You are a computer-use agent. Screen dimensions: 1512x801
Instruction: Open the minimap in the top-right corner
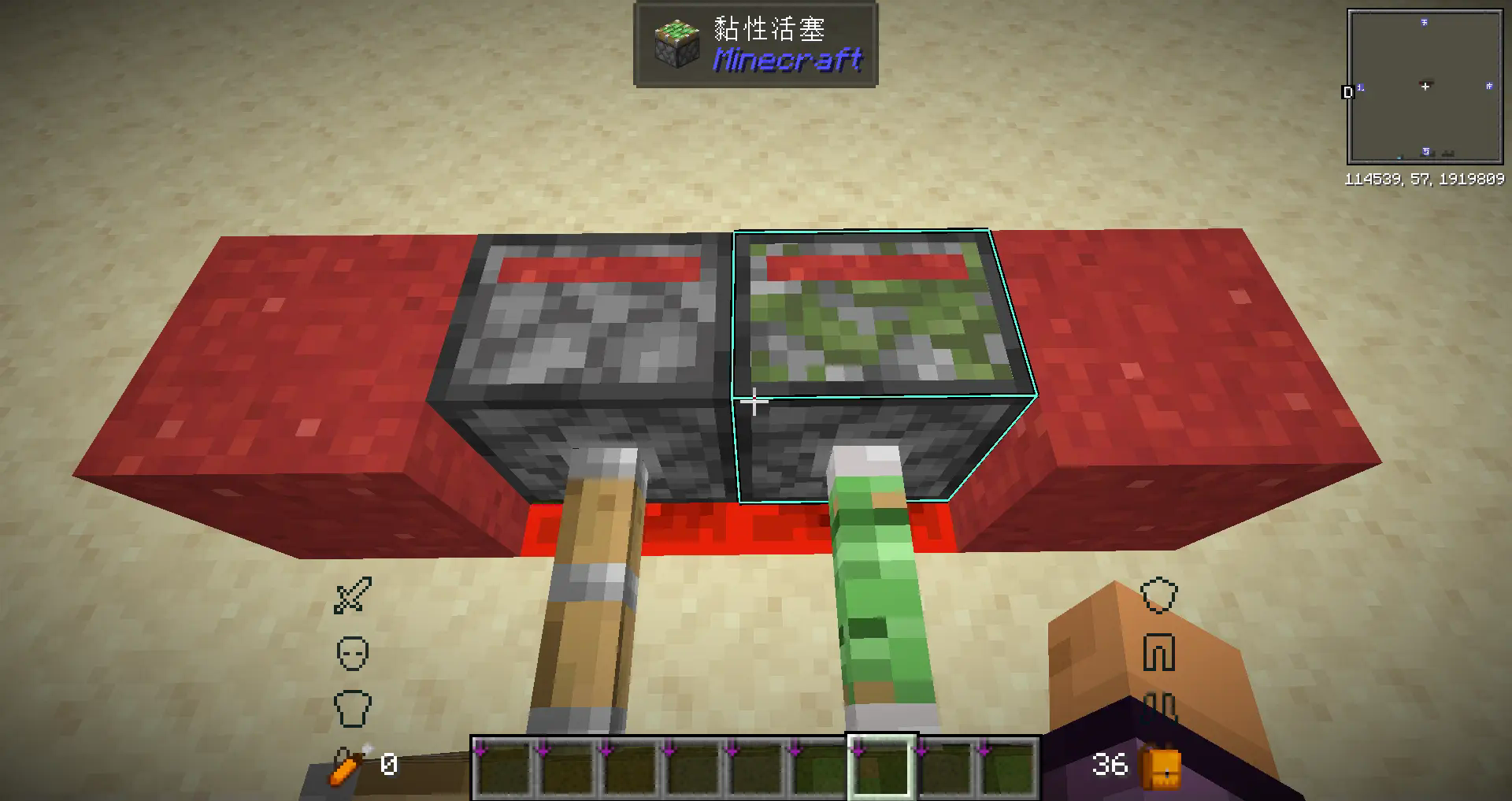(x=1424, y=85)
